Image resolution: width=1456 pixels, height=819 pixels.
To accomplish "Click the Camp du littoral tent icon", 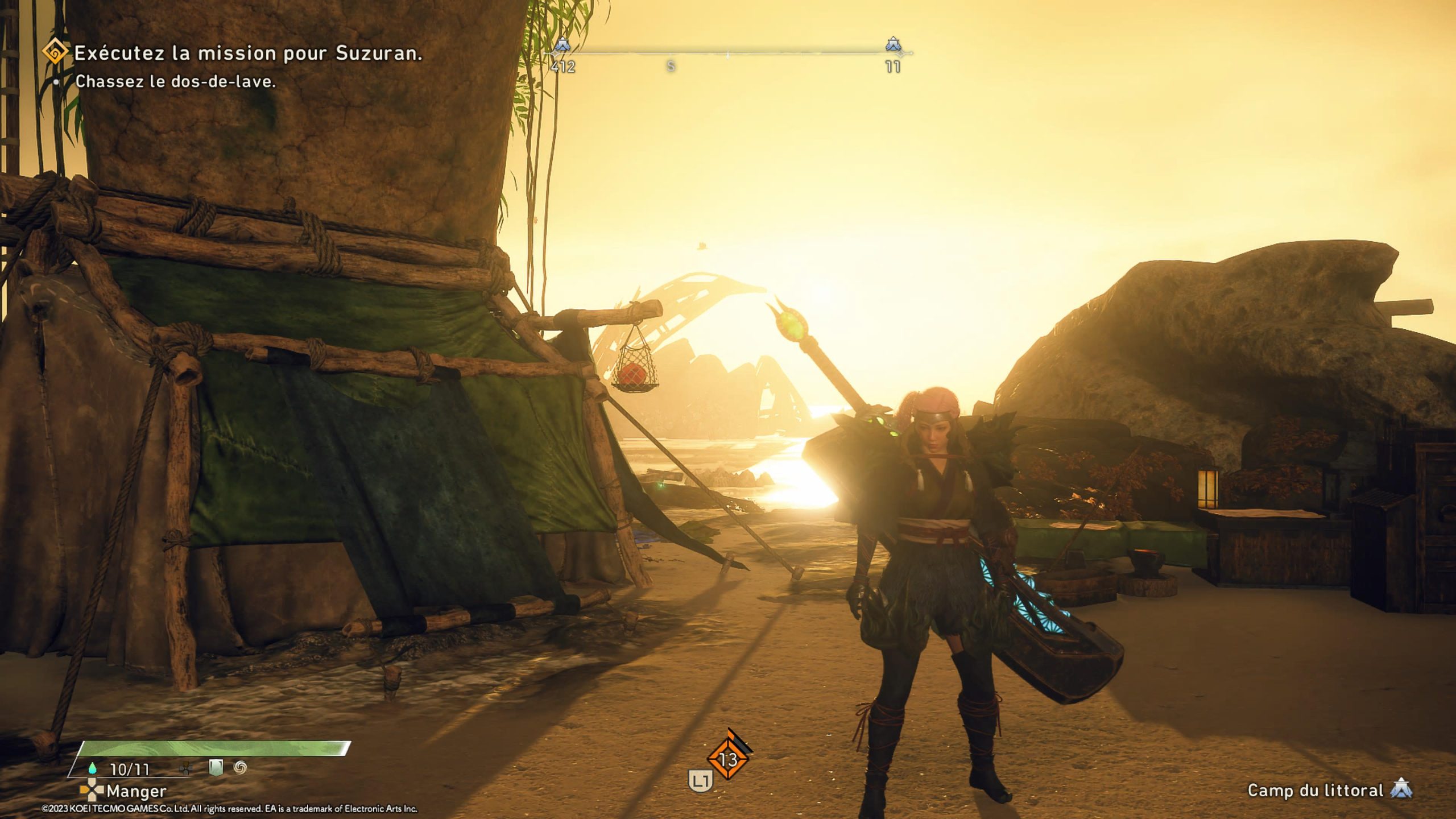I will [1401, 790].
